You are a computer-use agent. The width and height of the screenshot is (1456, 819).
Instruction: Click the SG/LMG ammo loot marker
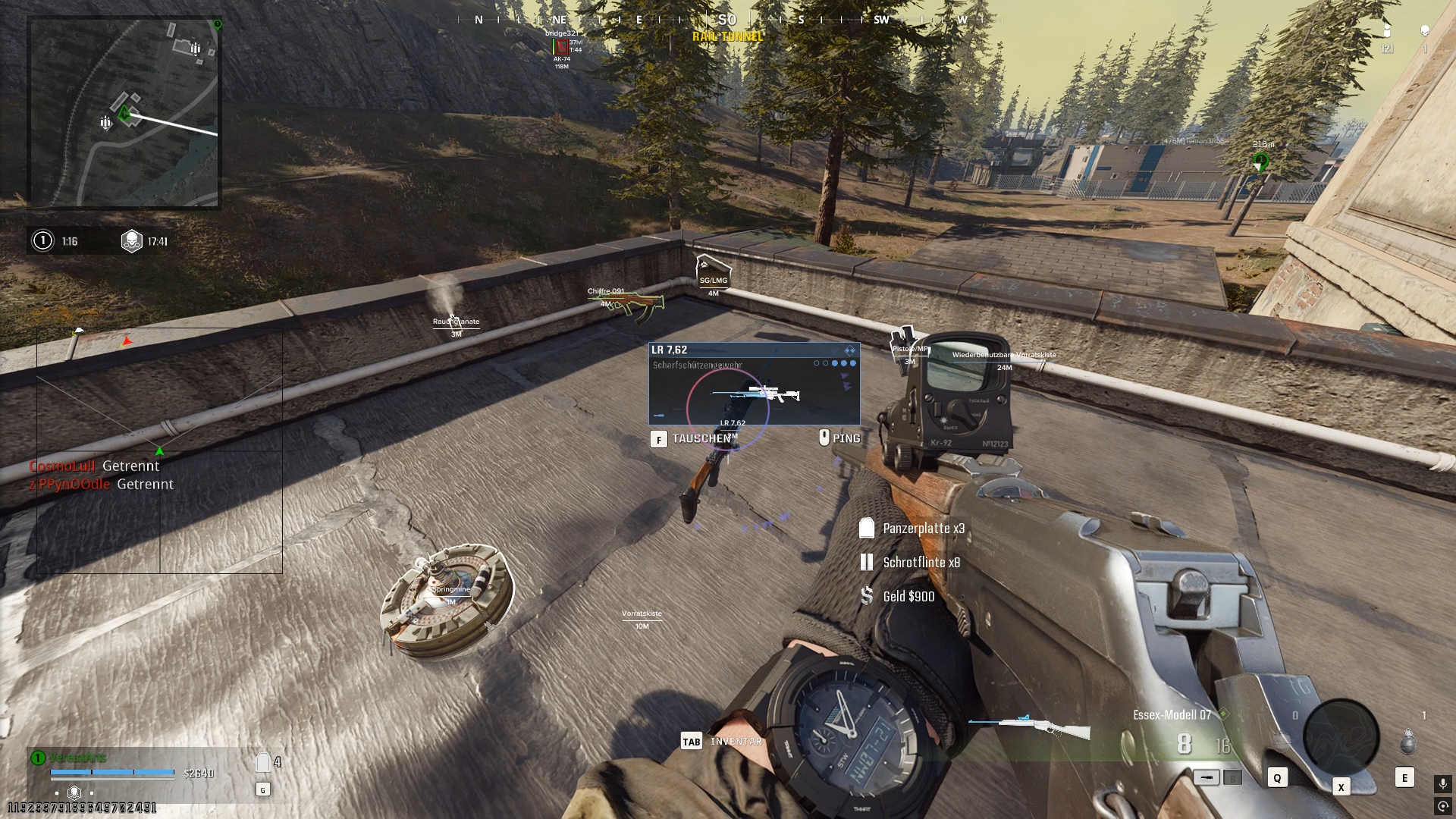pos(713,272)
